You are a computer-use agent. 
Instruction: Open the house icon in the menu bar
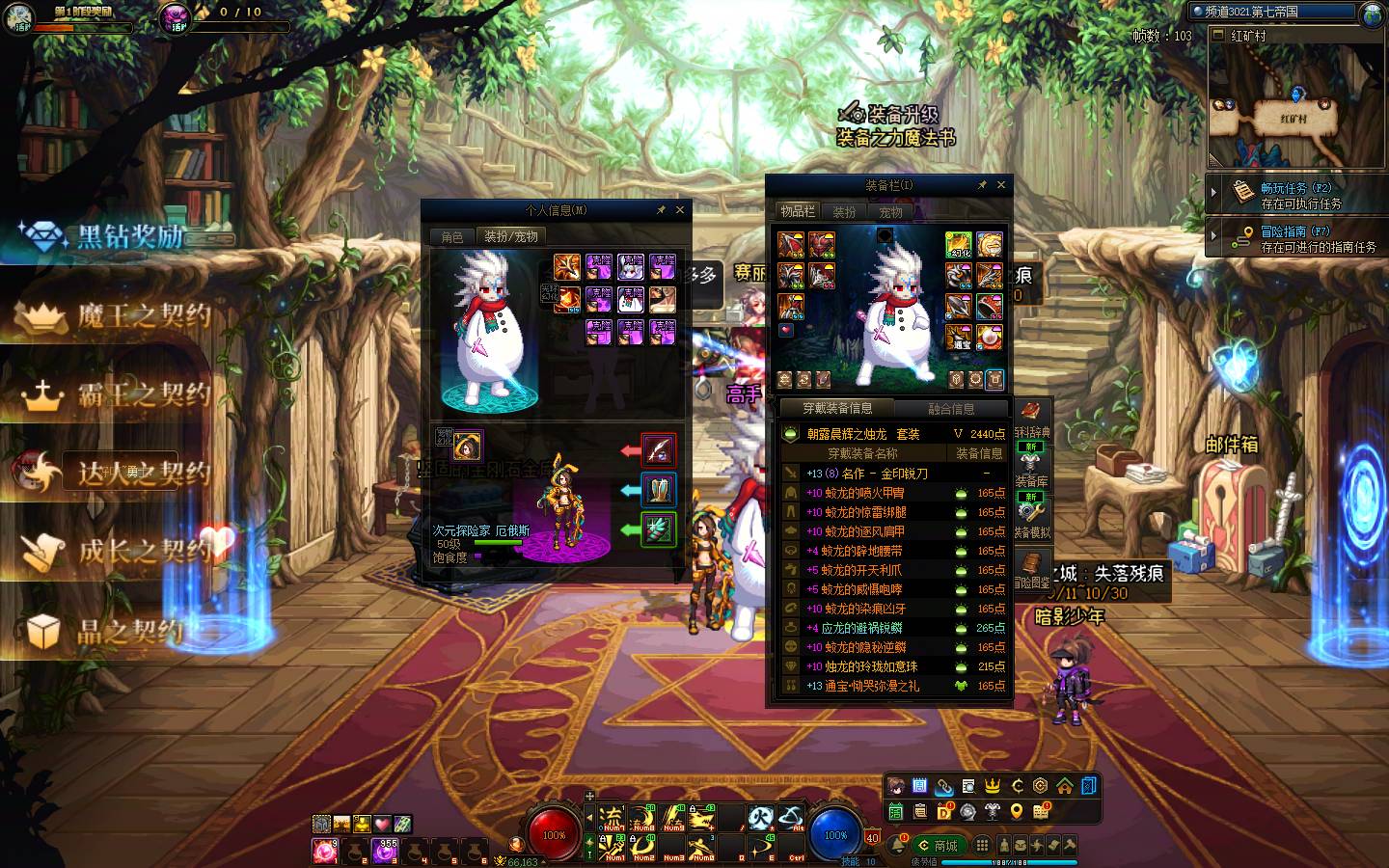[1064, 786]
